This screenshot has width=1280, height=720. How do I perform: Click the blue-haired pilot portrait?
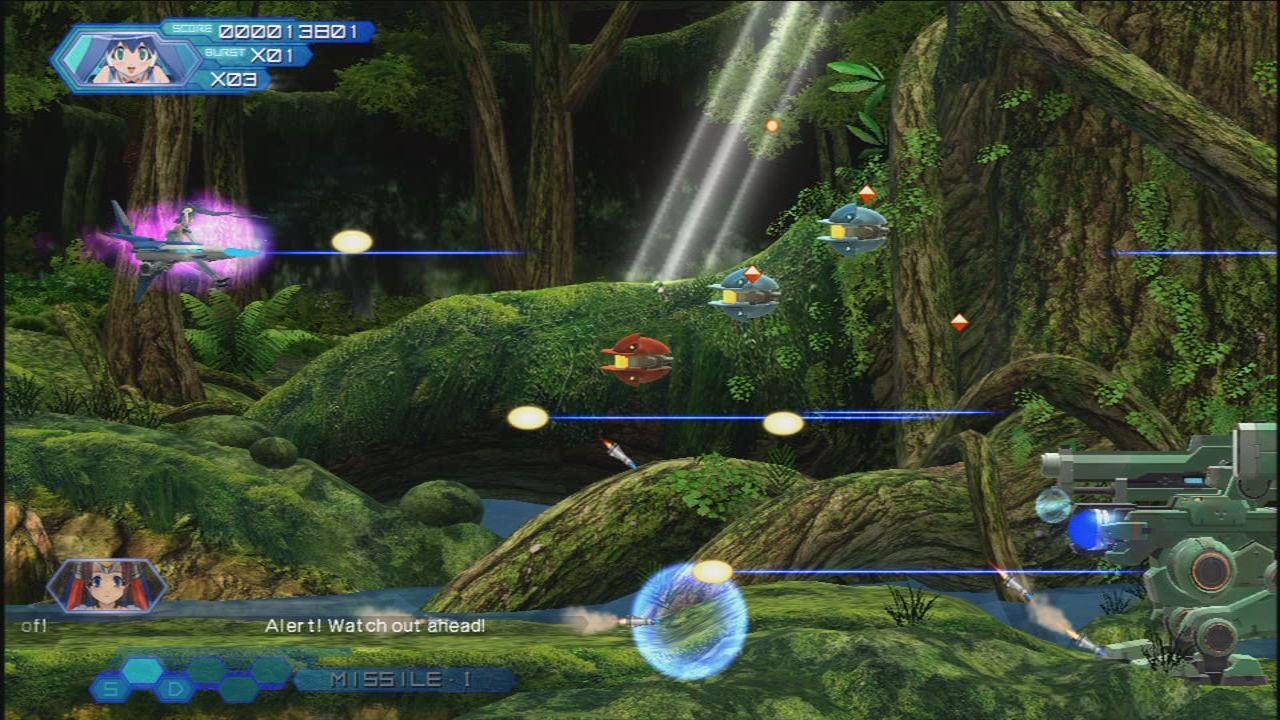click(x=127, y=58)
